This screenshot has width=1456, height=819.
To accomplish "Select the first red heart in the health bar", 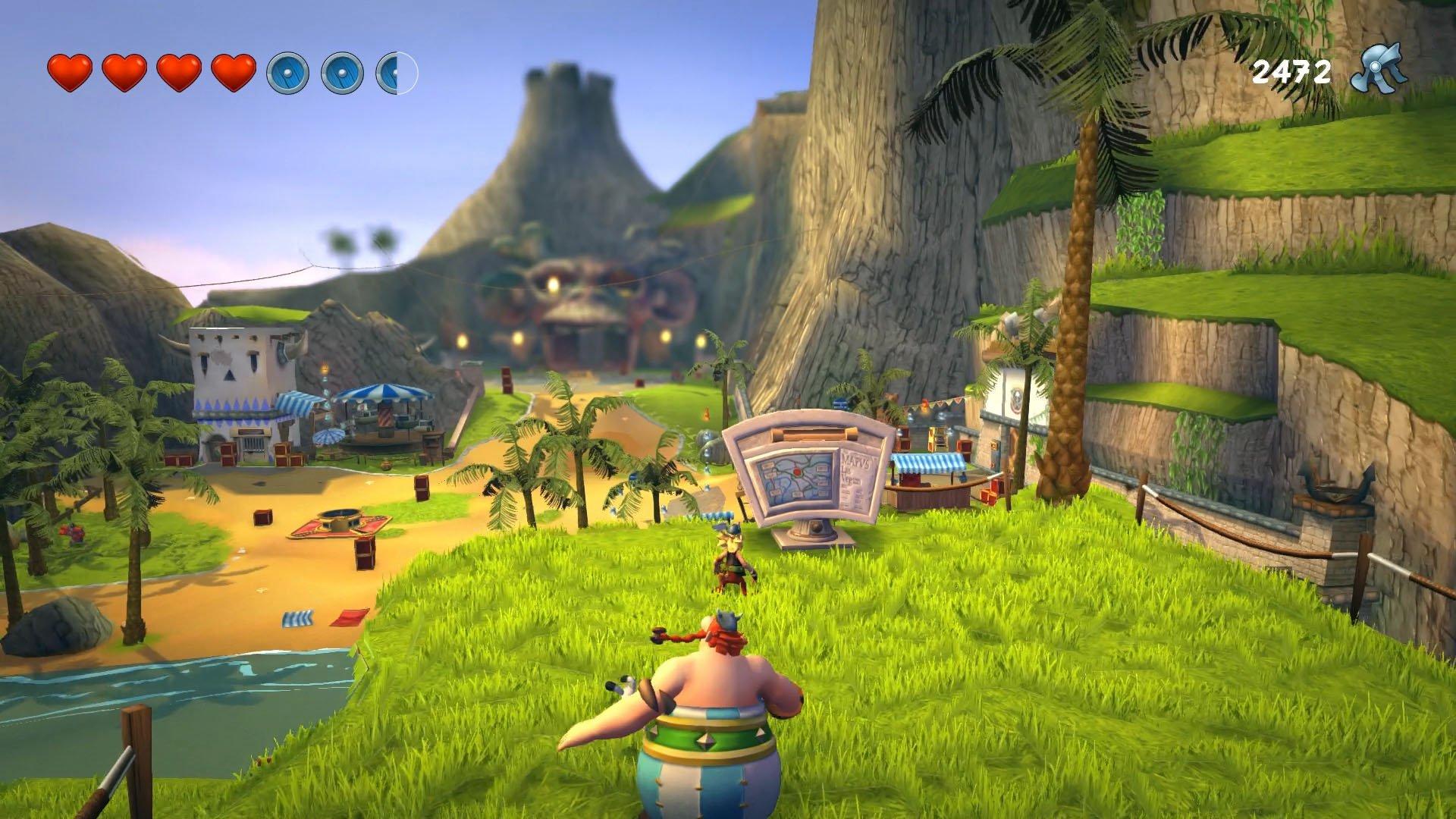I will 69,74.
